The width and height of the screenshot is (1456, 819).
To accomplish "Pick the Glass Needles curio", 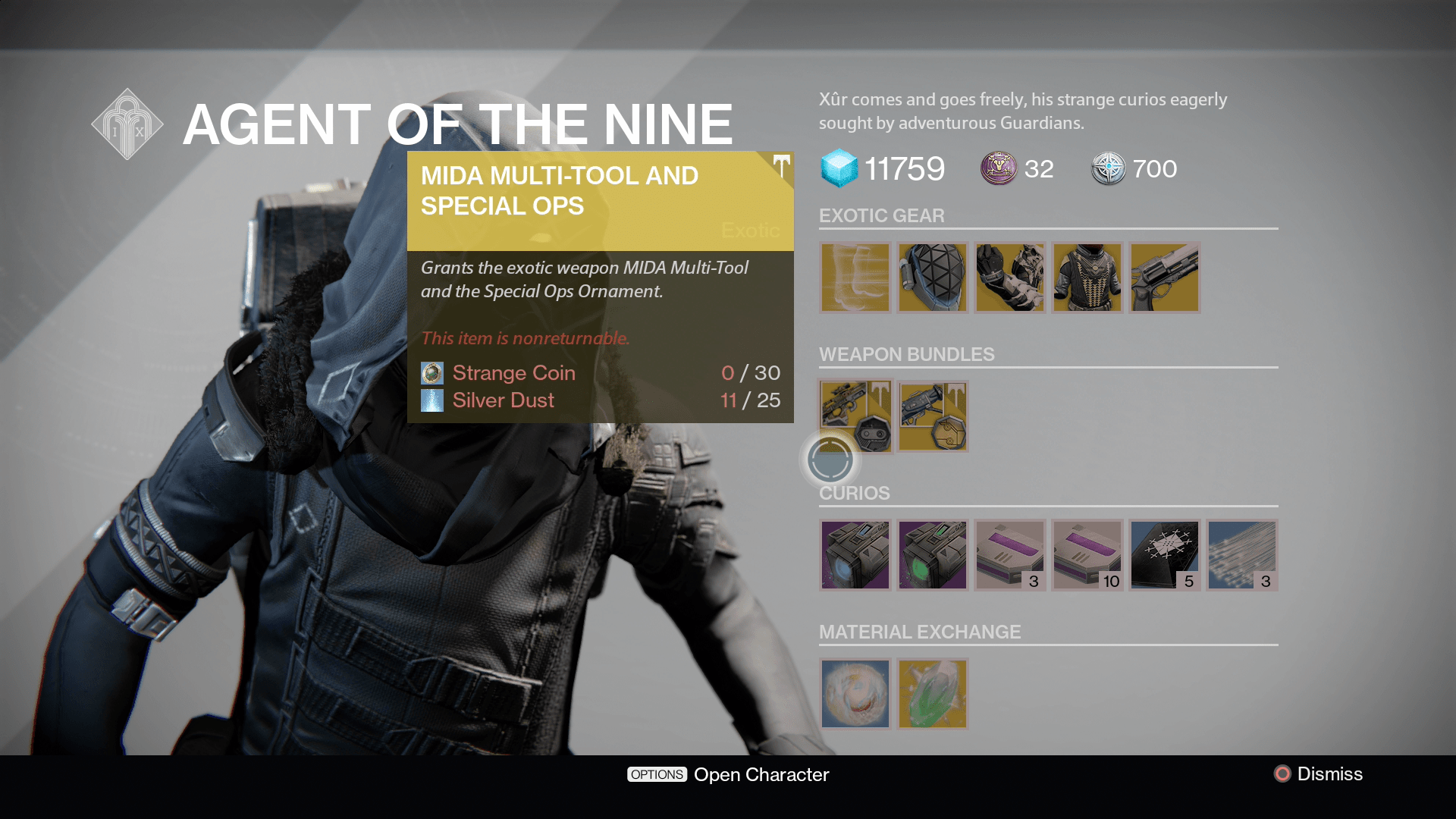I will point(1241,554).
